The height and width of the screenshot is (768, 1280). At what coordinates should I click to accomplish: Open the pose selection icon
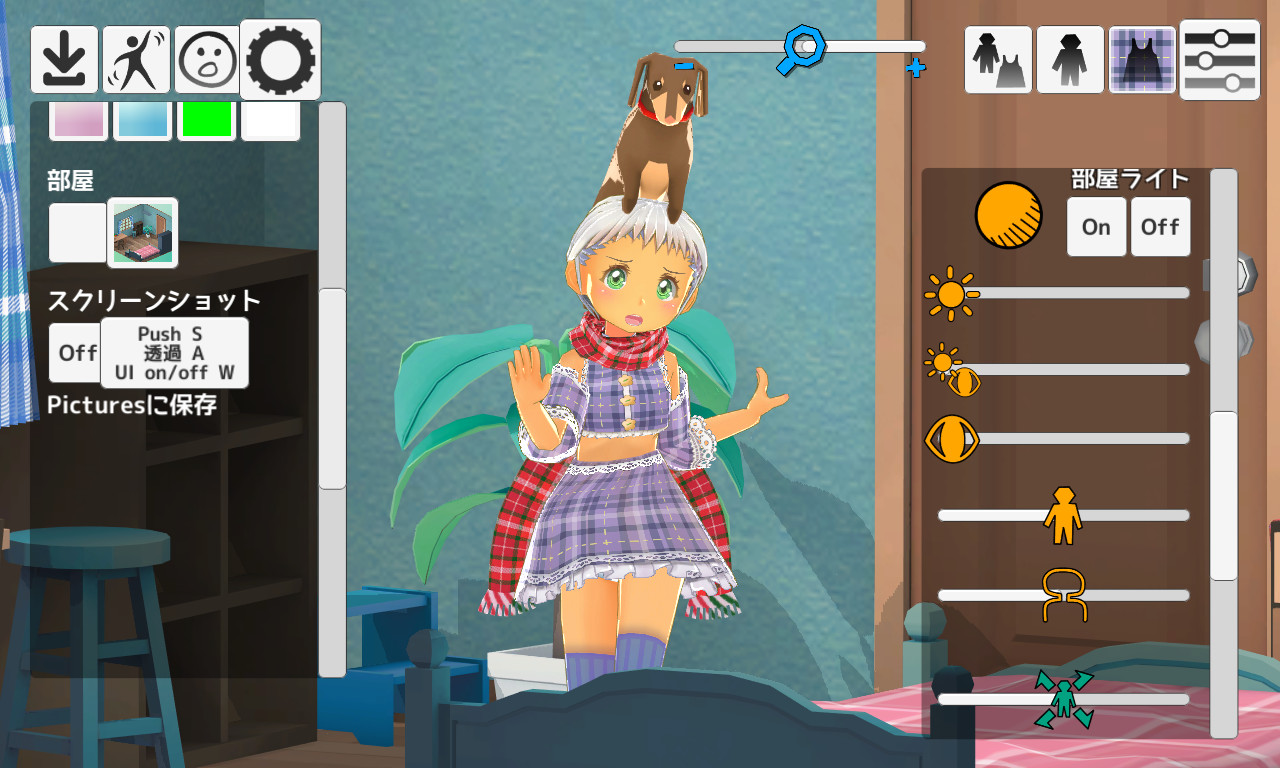click(136, 60)
